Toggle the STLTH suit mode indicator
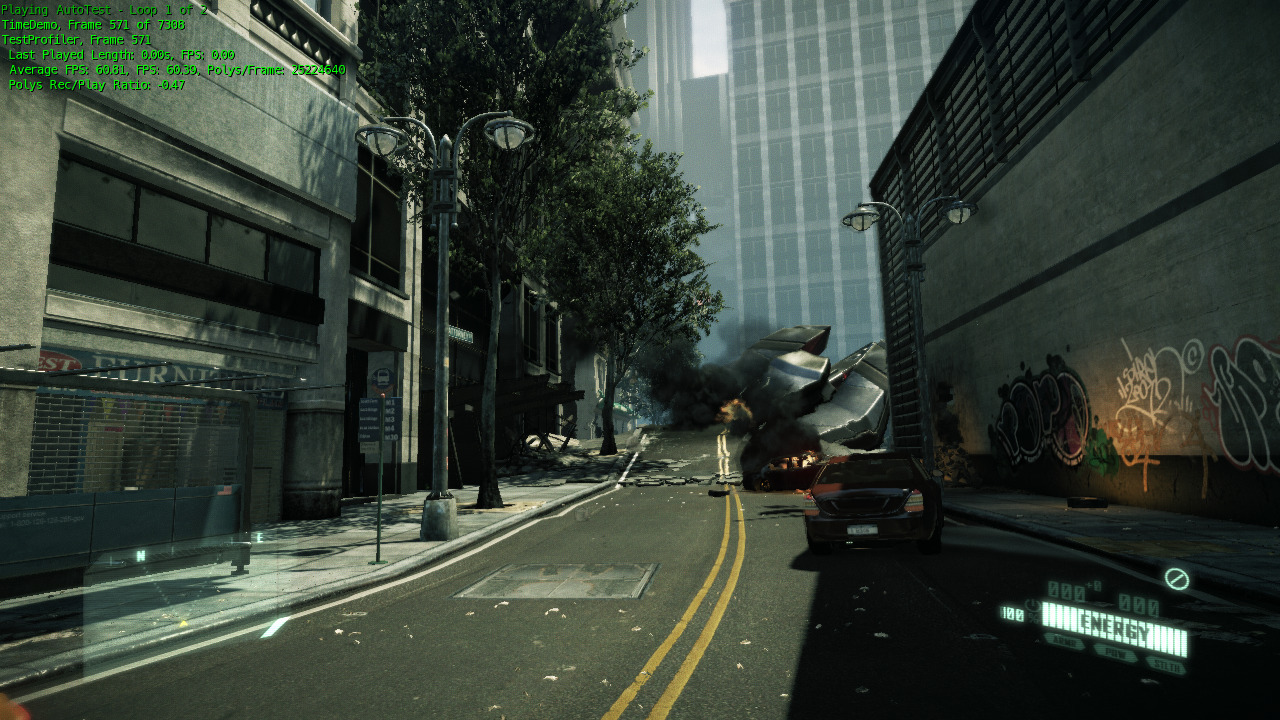This screenshot has width=1280, height=720. 1165,664
